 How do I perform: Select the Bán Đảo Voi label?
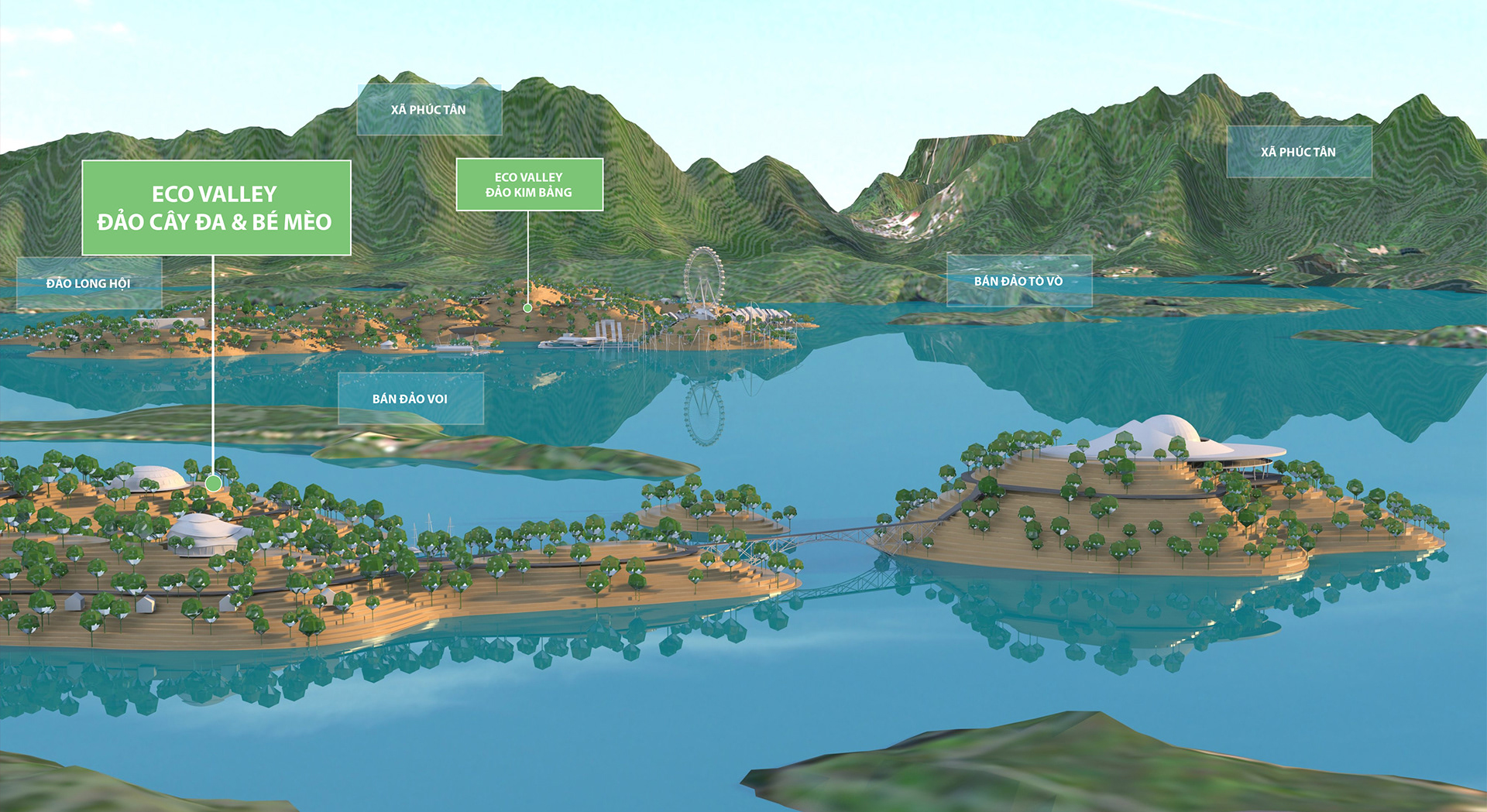pos(410,399)
